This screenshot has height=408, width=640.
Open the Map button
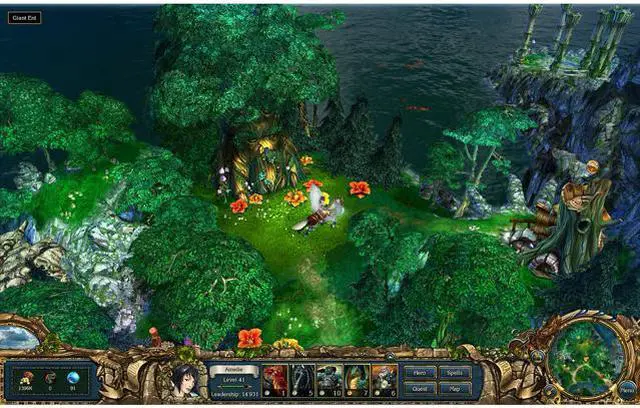pyautogui.click(x=454, y=387)
